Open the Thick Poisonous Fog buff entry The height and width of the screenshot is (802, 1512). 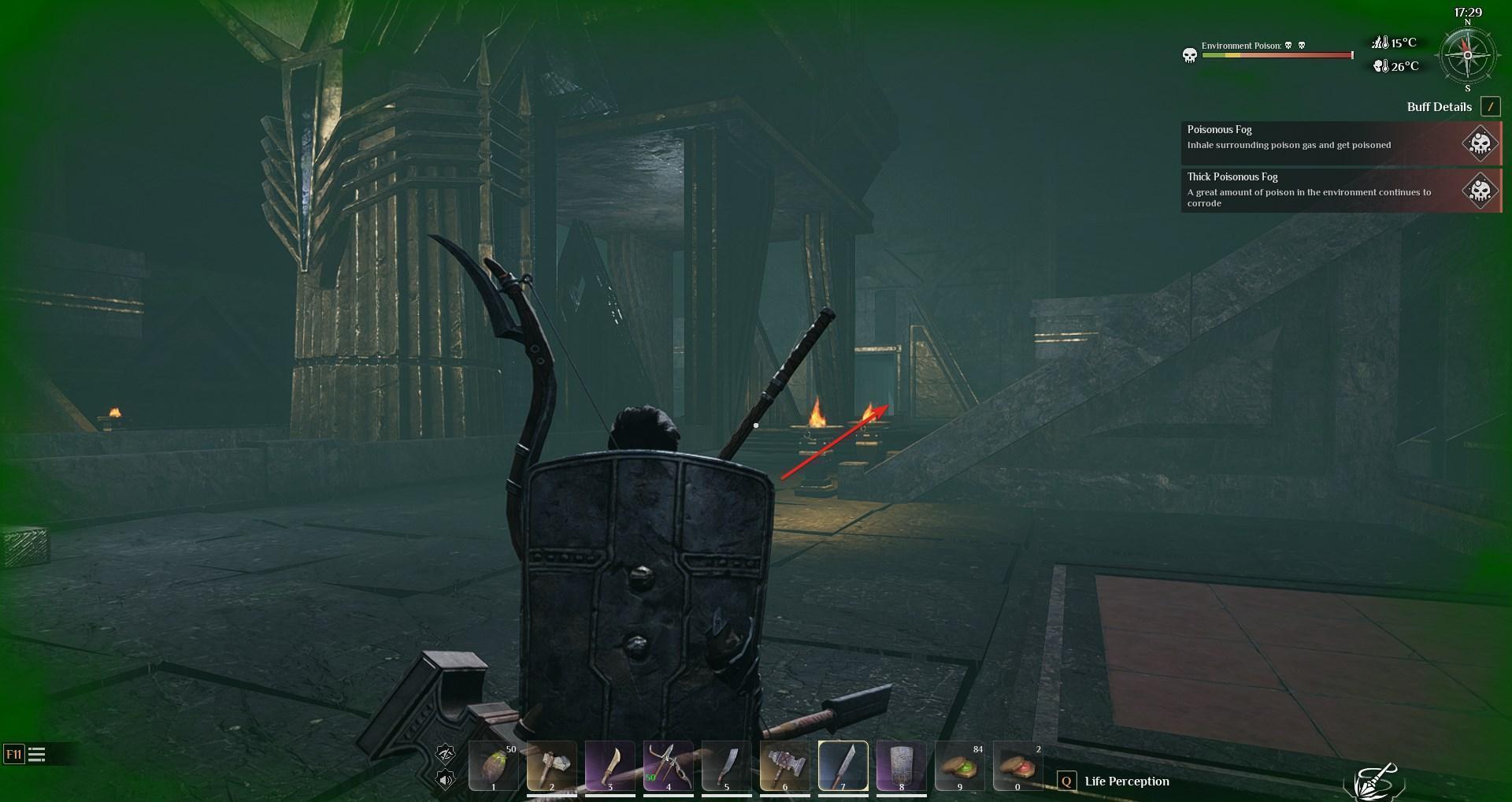click(x=1340, y=190)
